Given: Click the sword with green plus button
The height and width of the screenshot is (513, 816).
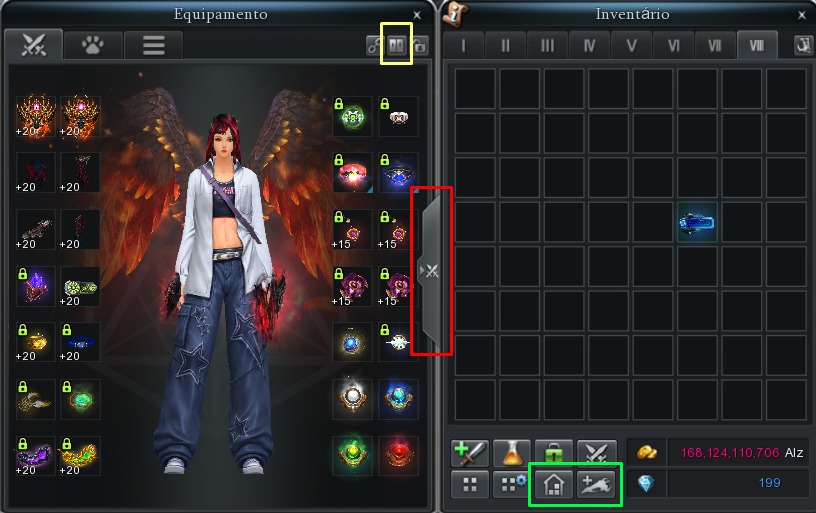Looking at the screenshot, I should click(468, 453).
